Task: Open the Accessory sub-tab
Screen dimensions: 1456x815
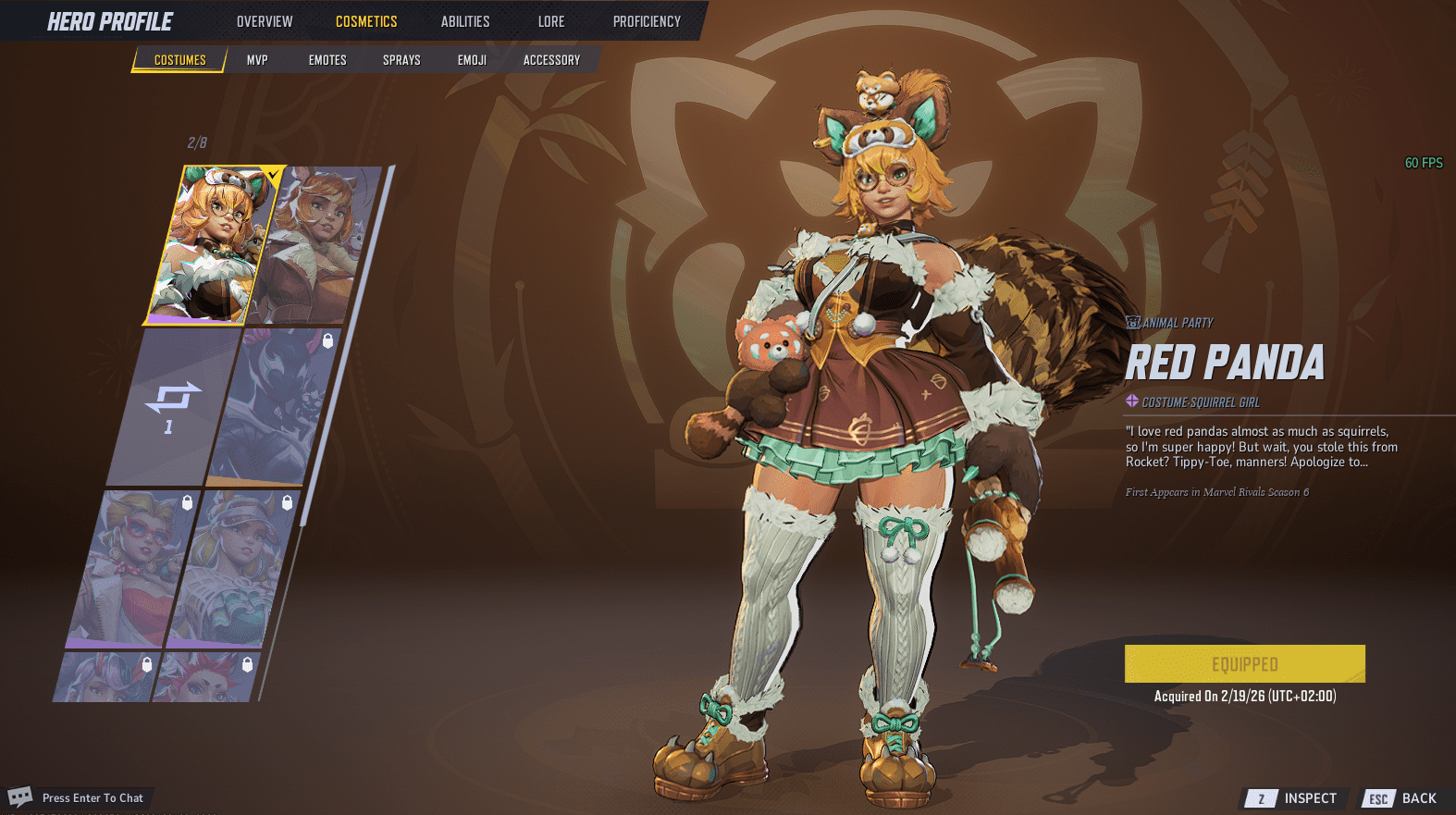Action: click(x=552, y=60)
